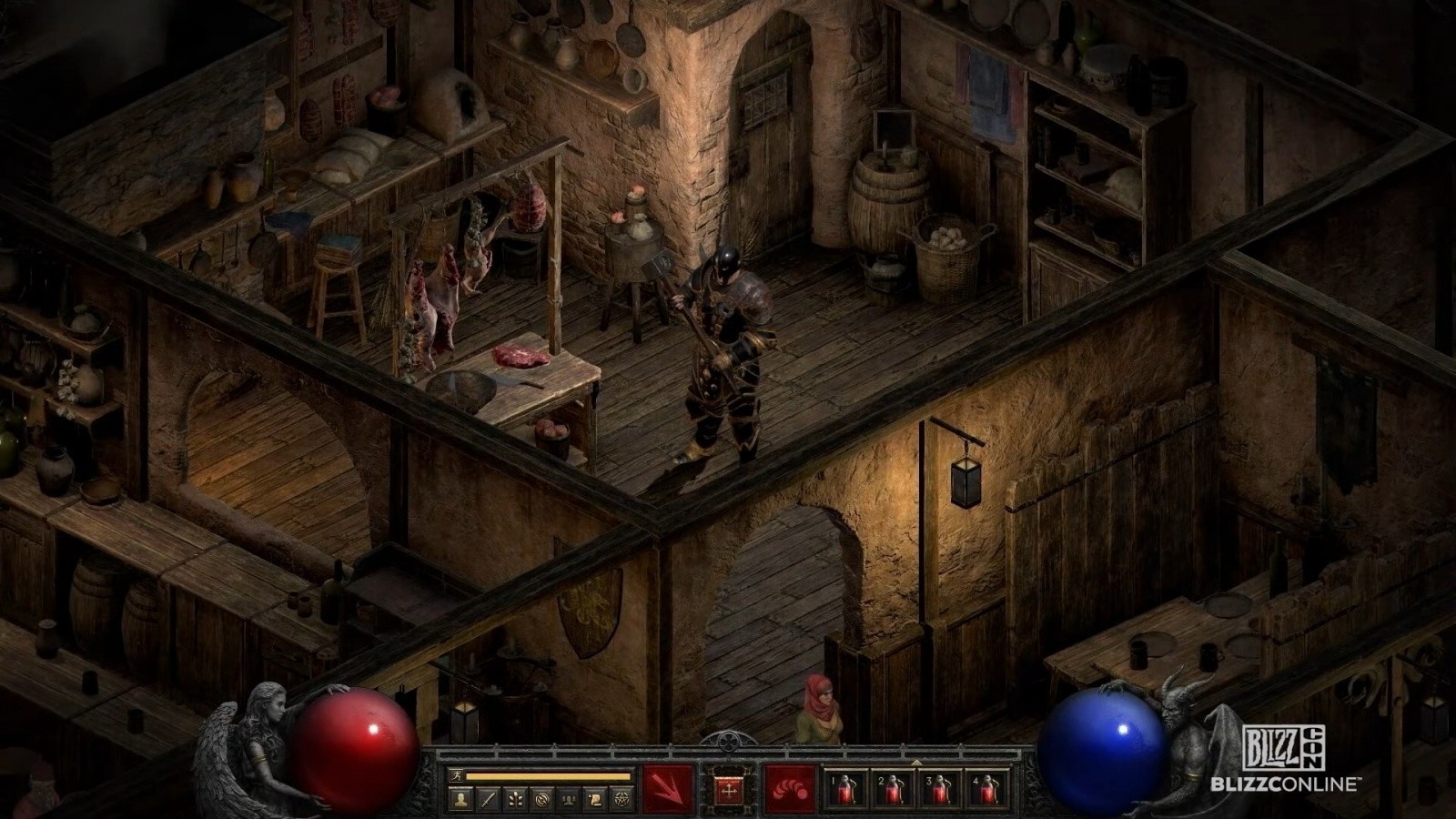The height and width of the screenshot is (819, 1456).
Task: Open the quest log scroll button
Action: [x=595, y=800]
